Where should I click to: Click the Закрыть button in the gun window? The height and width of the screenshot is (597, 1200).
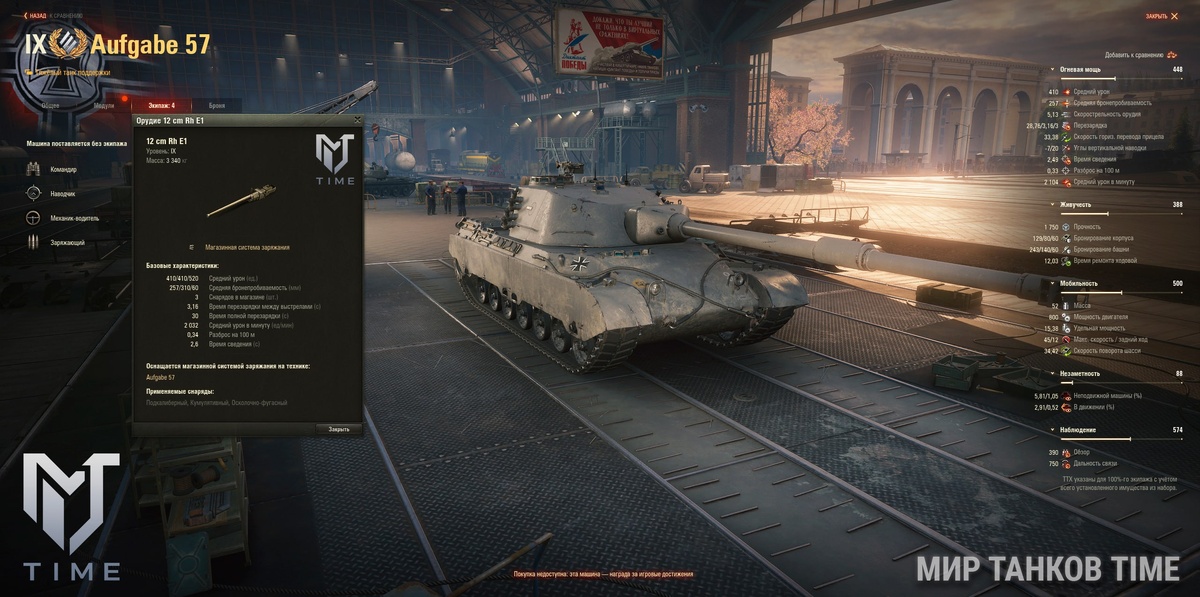point(339,429)
